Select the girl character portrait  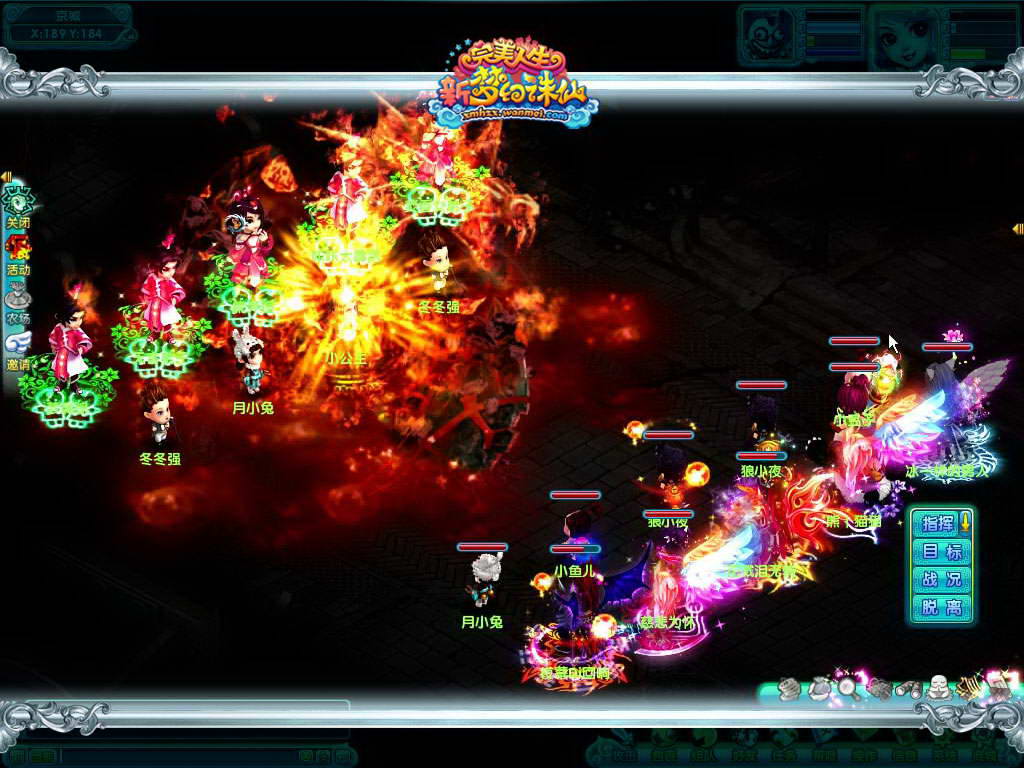click(x=904, y=37)
